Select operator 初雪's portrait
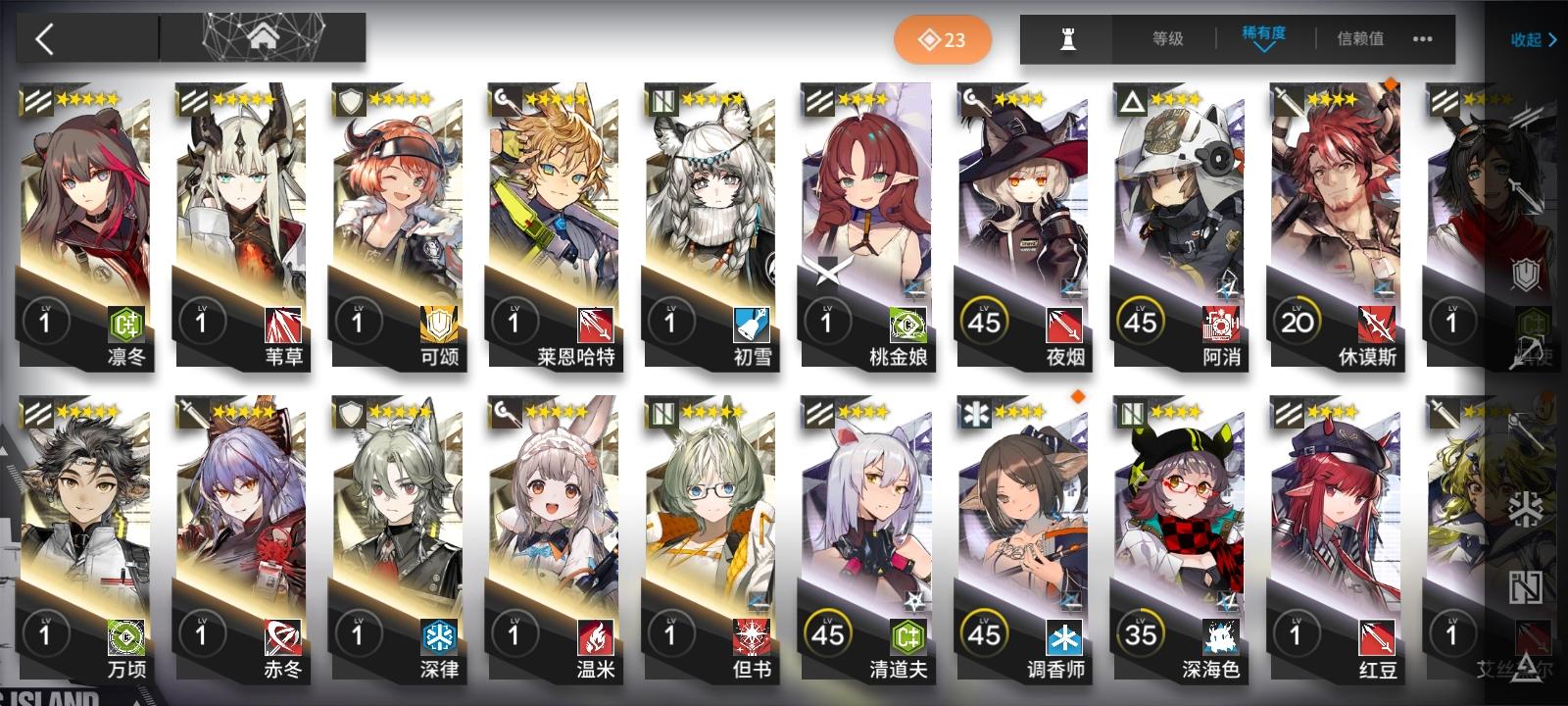 [710, 196]
